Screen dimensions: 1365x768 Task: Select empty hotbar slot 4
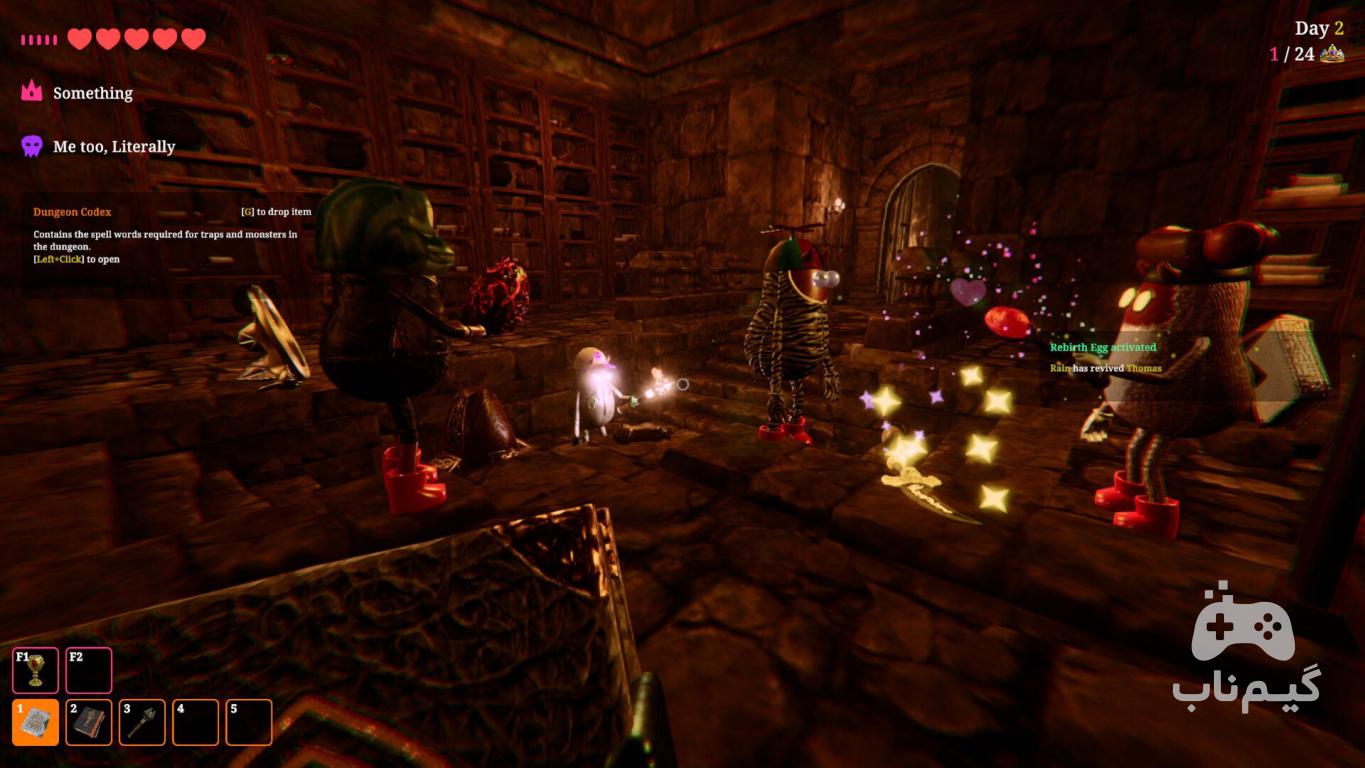click(196, 722)
